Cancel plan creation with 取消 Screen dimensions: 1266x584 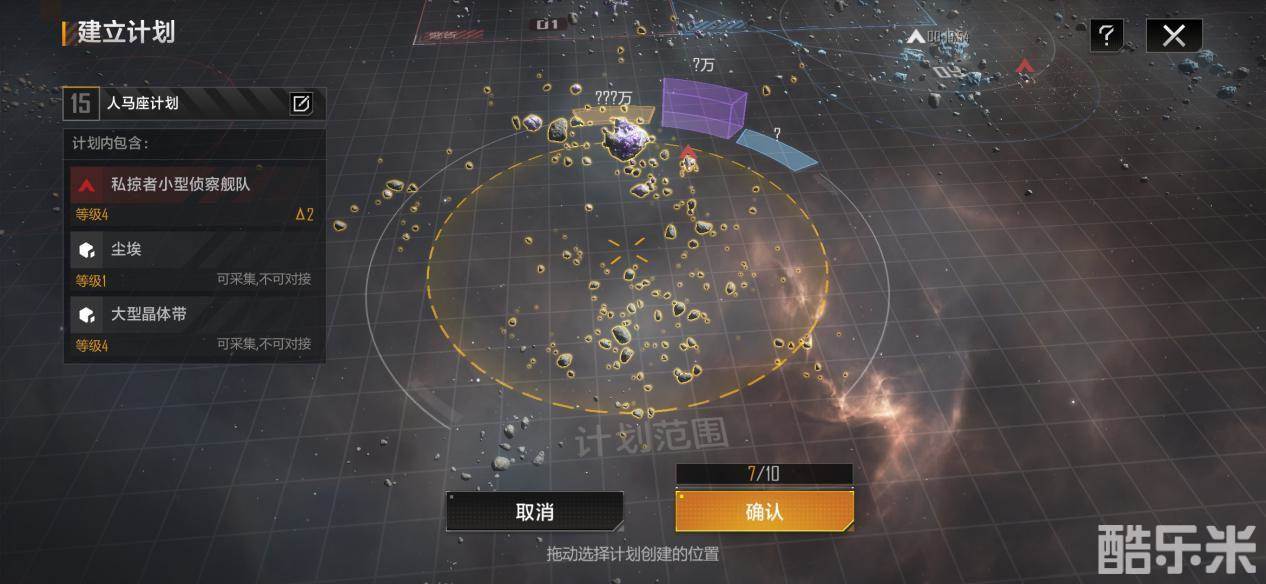[x=535, y=512]
